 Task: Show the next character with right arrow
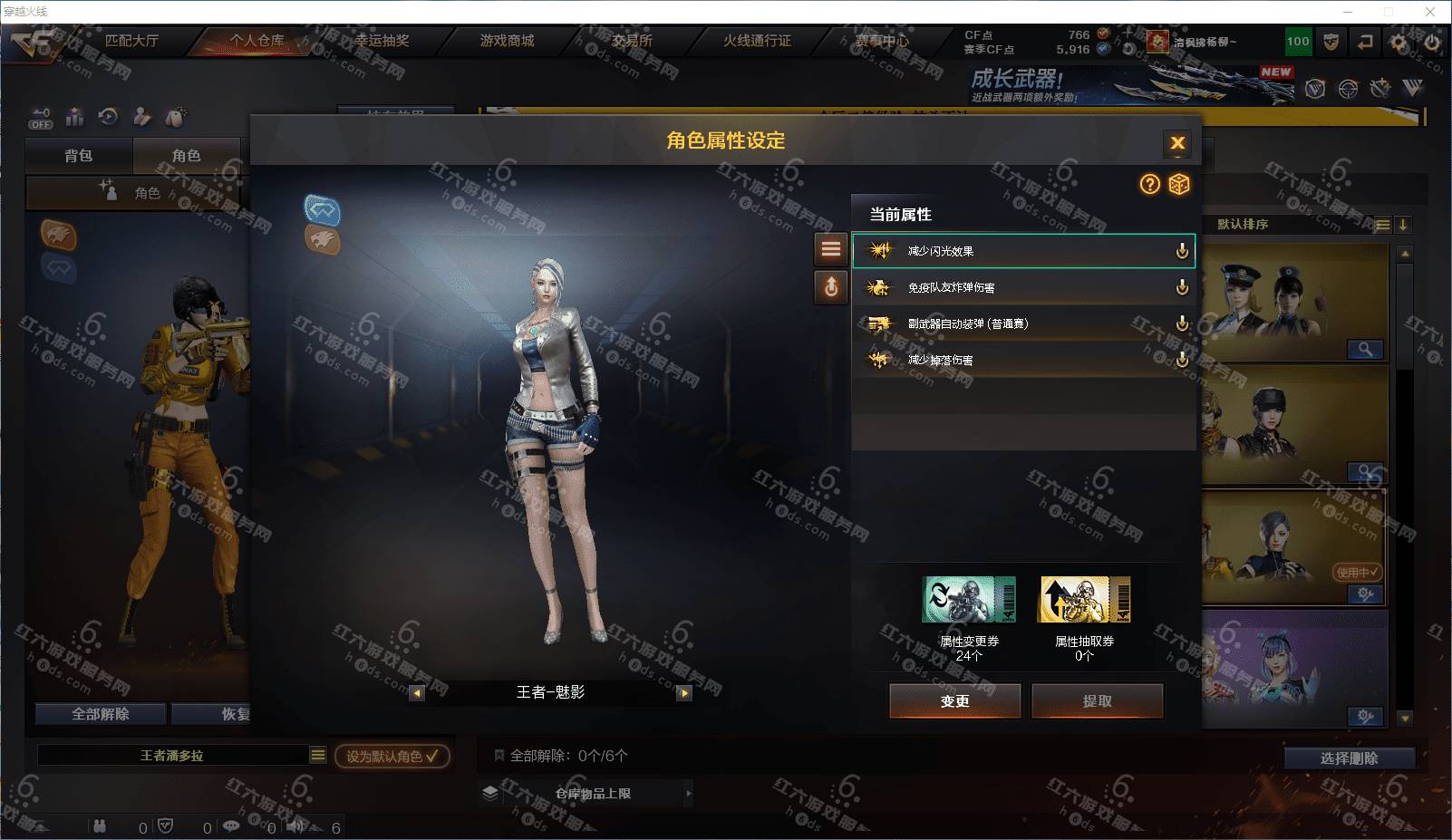pyautogui.click(x=684, y=693)
